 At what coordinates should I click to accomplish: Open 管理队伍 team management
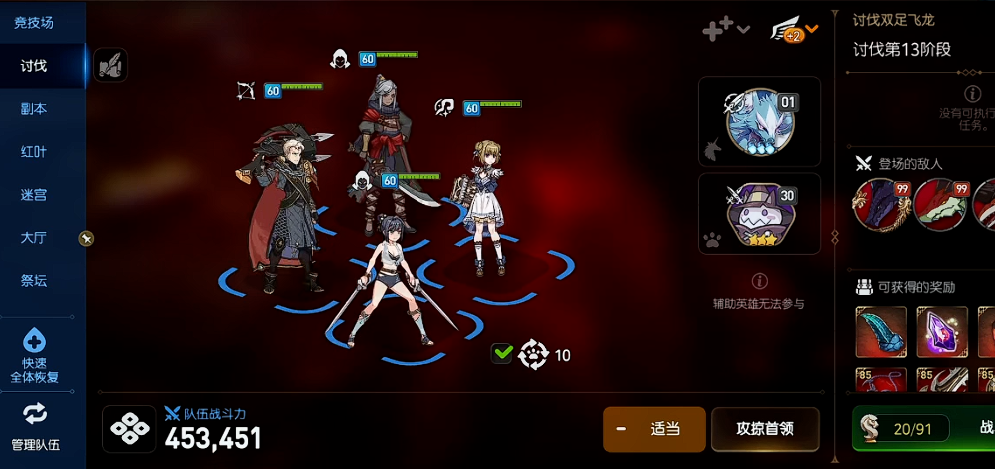(35, 427)
